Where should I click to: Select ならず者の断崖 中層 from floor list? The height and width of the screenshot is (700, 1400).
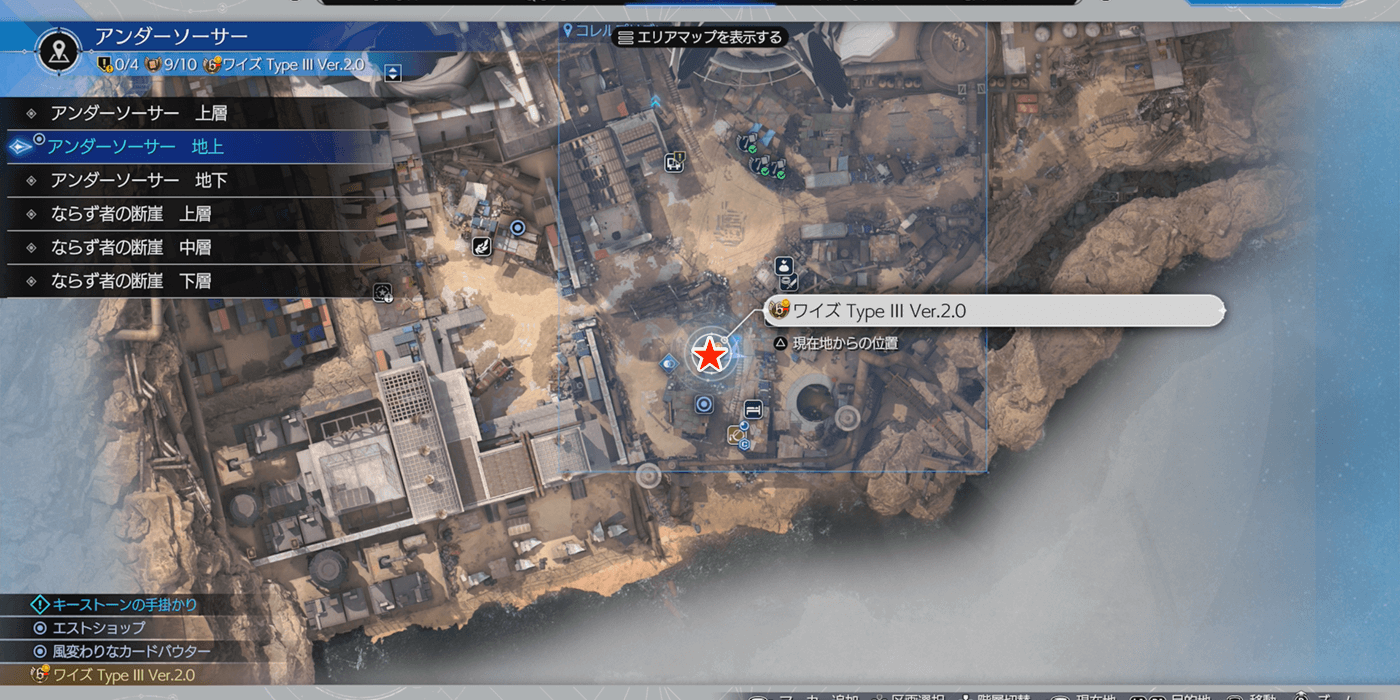tap(131, 247)
